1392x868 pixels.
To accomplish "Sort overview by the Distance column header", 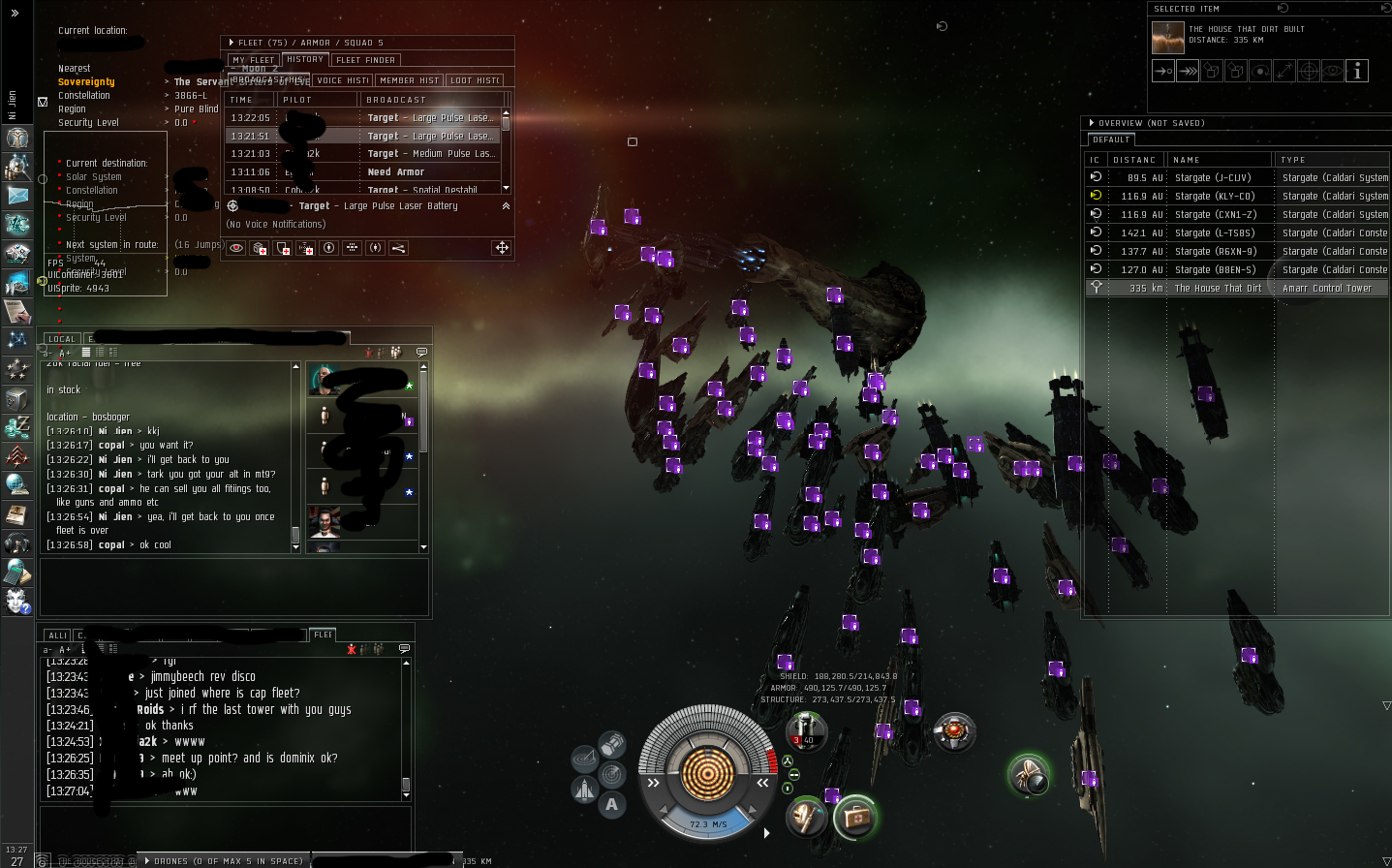I will [1134, 160].
